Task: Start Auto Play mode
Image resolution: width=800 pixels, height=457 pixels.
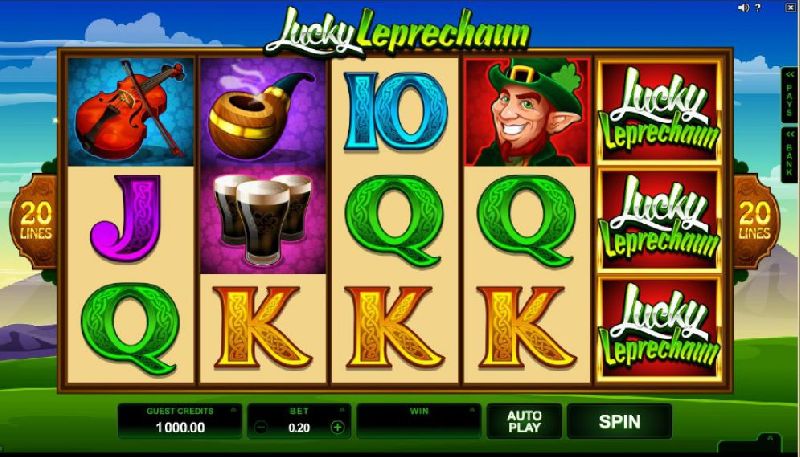Action: coord(524,422)
